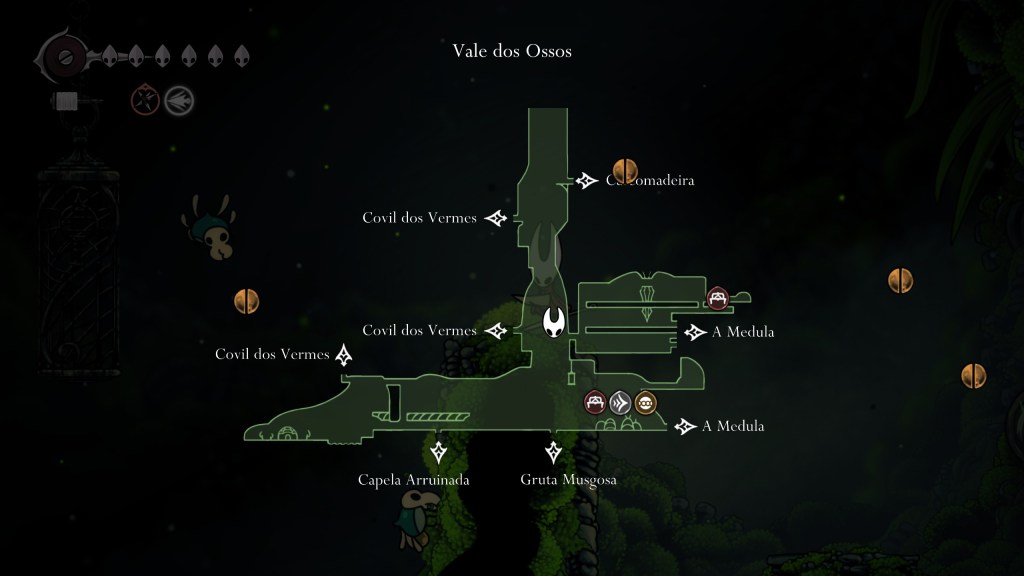Select Hornet's white mask position marker
Image resolution: width=1024 pixels, height=576 pixels.
pos(555,322)
